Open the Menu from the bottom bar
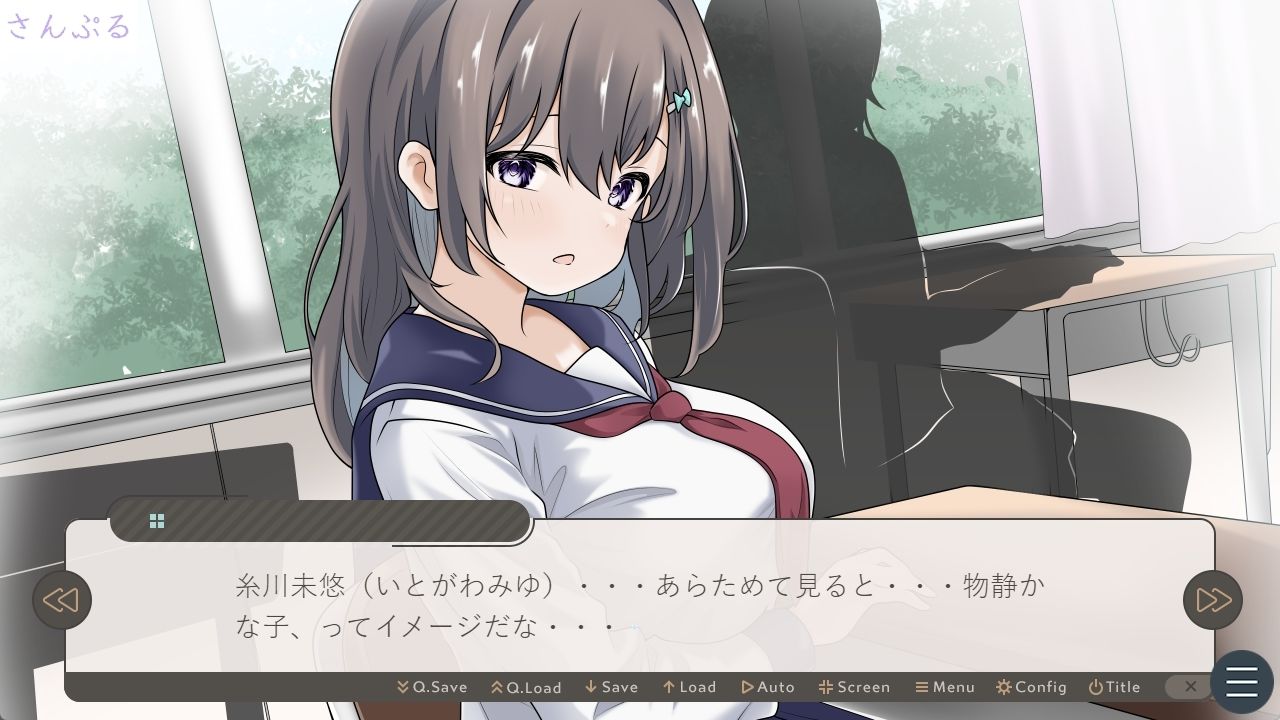The height and width of the screenshot is (720, 1280). point(946,687)
